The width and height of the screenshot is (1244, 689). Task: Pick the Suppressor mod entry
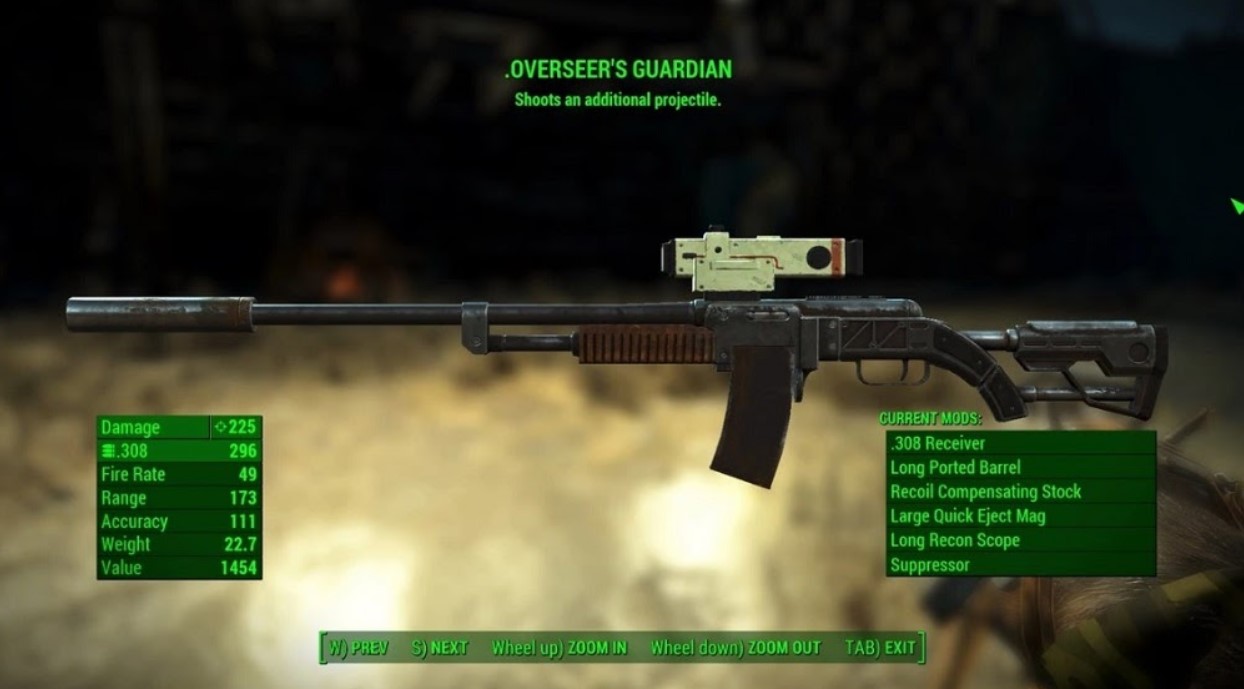(x=1019, y=565)
